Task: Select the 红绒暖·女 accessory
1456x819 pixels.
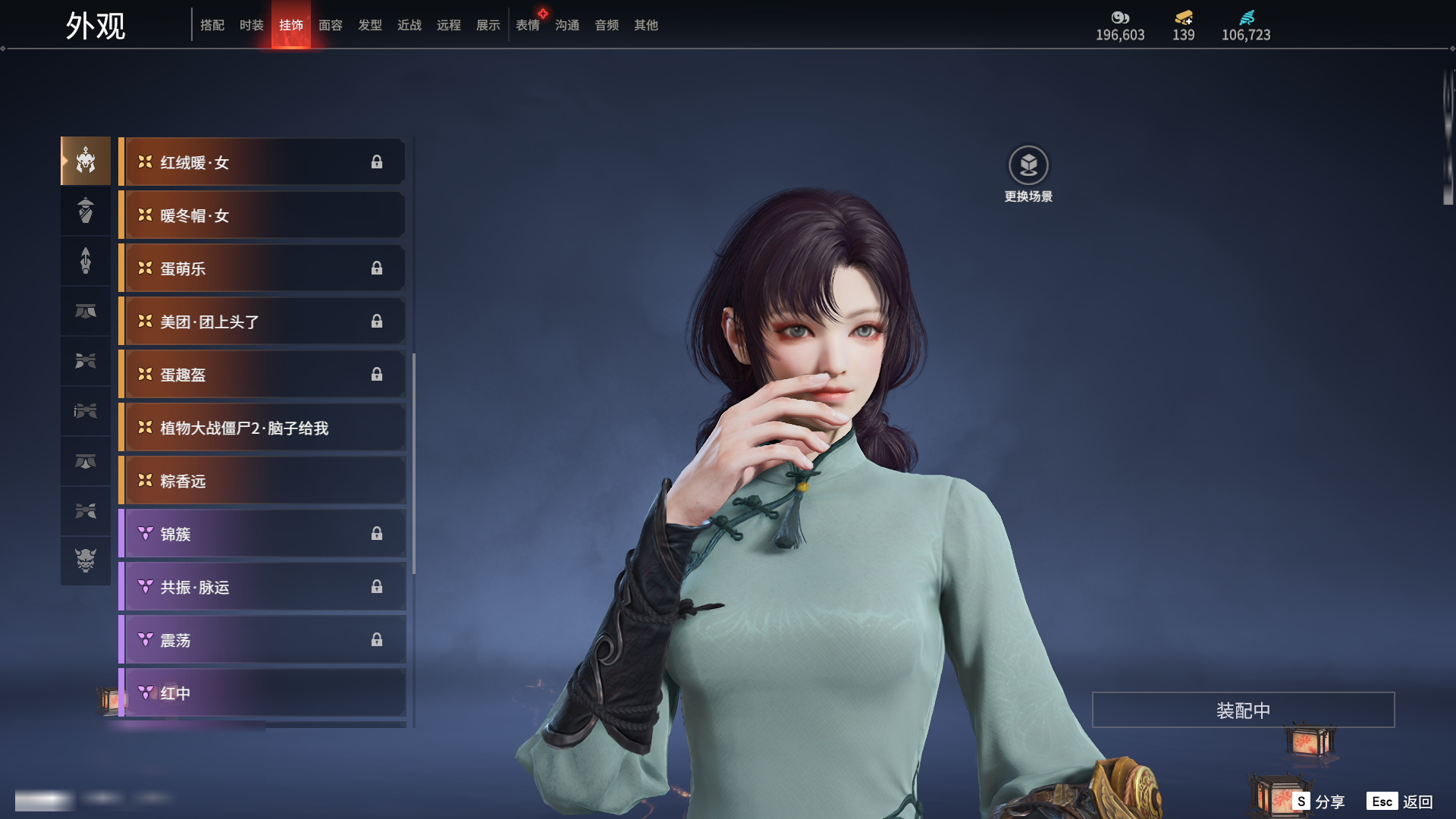Action: [x=262, y=162]
